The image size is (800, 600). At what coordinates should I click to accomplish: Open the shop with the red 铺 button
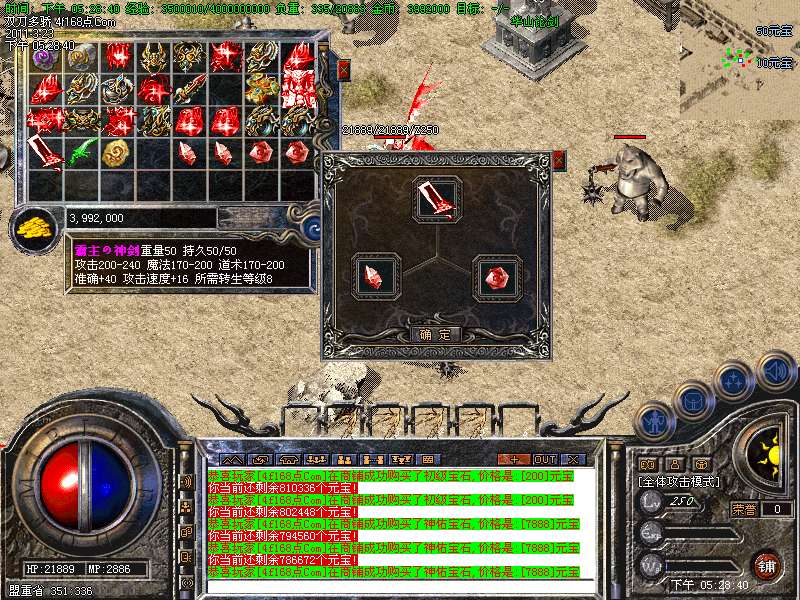[767, 565]
